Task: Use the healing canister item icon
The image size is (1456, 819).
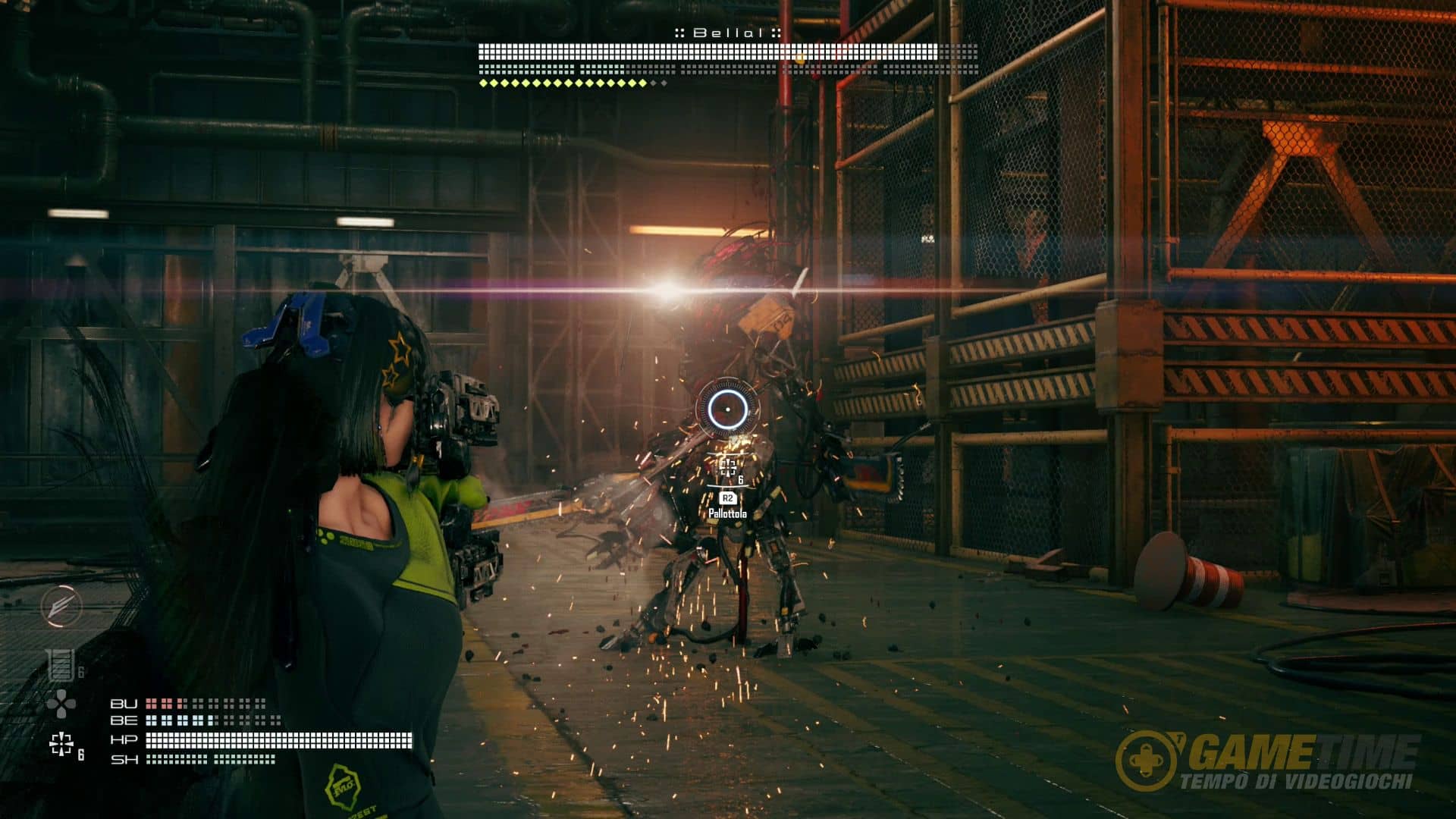Action: pos(58,665)
